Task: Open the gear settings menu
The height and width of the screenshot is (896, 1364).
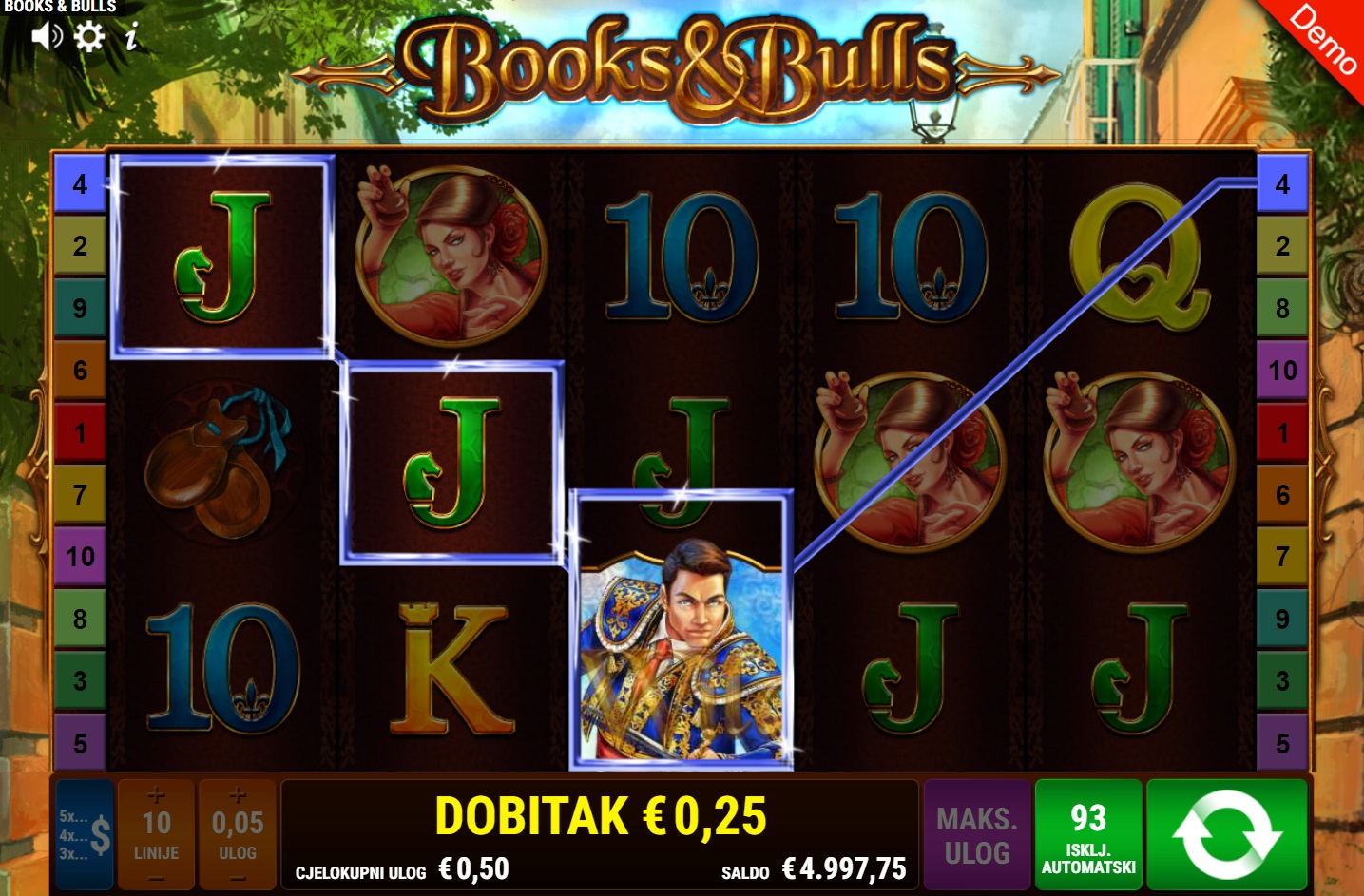Action: tap(89, 36)
